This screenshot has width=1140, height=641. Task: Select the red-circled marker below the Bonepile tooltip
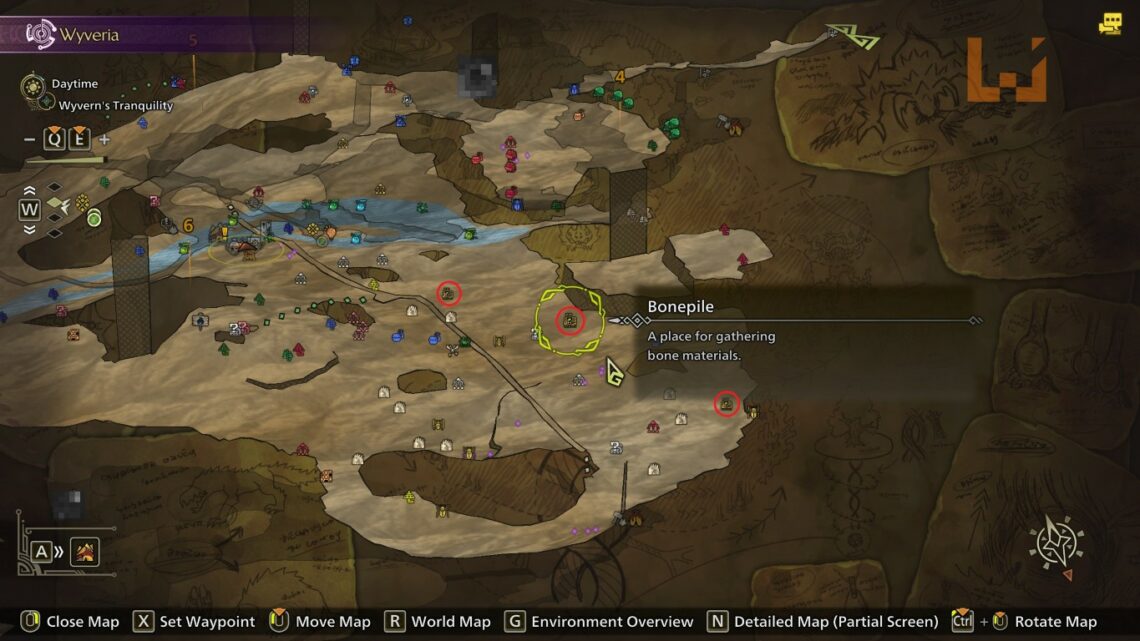click(727, 404)
